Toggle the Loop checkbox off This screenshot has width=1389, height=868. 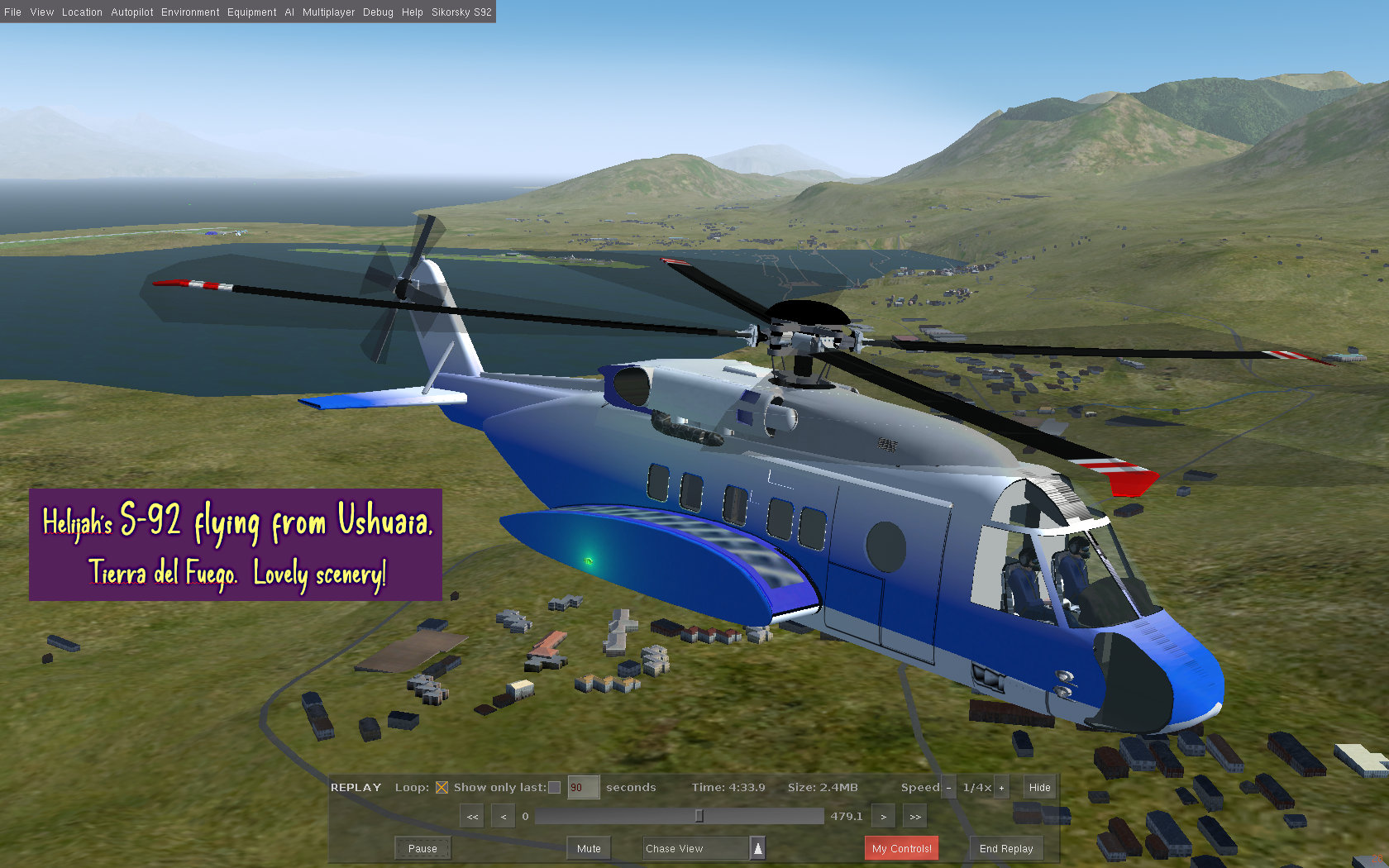442,787
